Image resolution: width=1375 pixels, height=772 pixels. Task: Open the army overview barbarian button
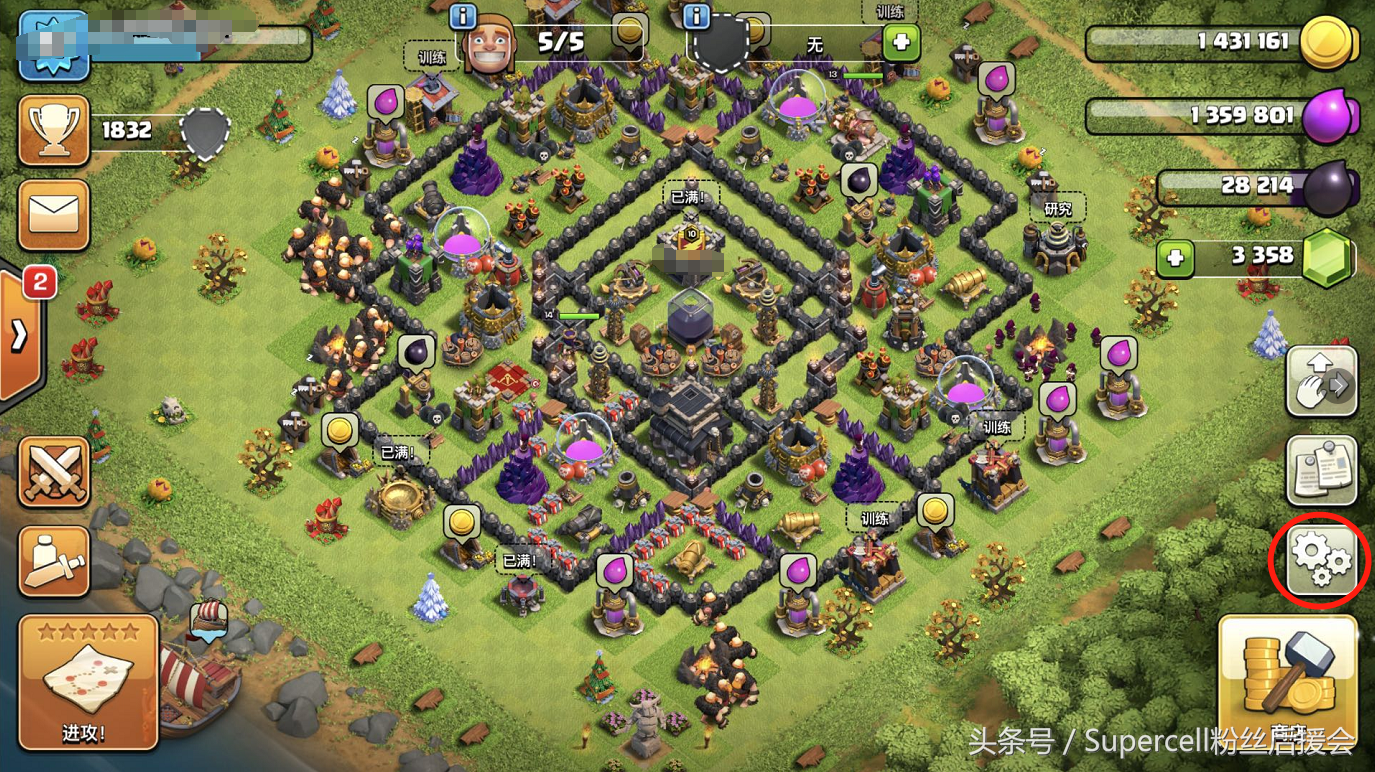pos(54,561)
